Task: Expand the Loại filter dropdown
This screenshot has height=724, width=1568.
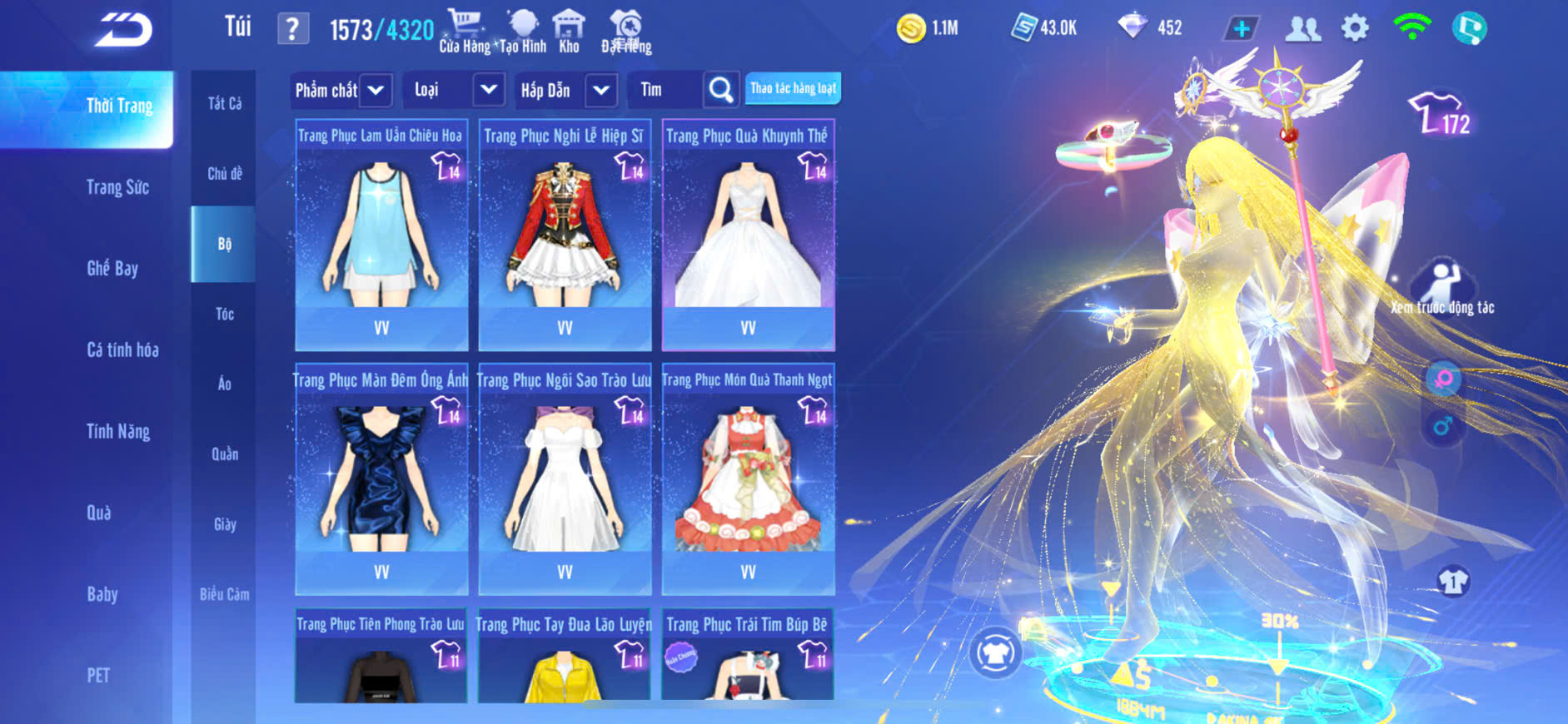Action: (x=489, y=90)
